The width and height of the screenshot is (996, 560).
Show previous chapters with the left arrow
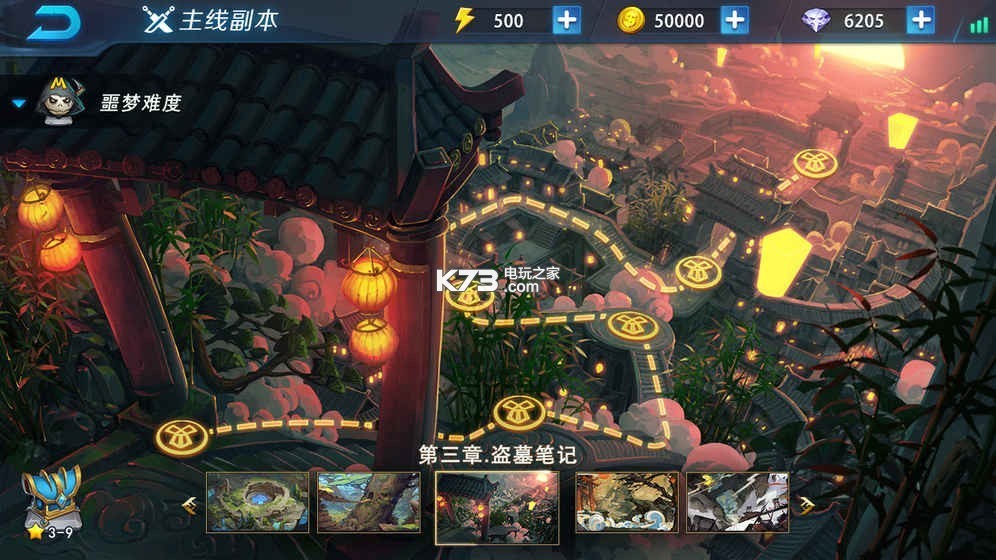click(x=189, y=504)
